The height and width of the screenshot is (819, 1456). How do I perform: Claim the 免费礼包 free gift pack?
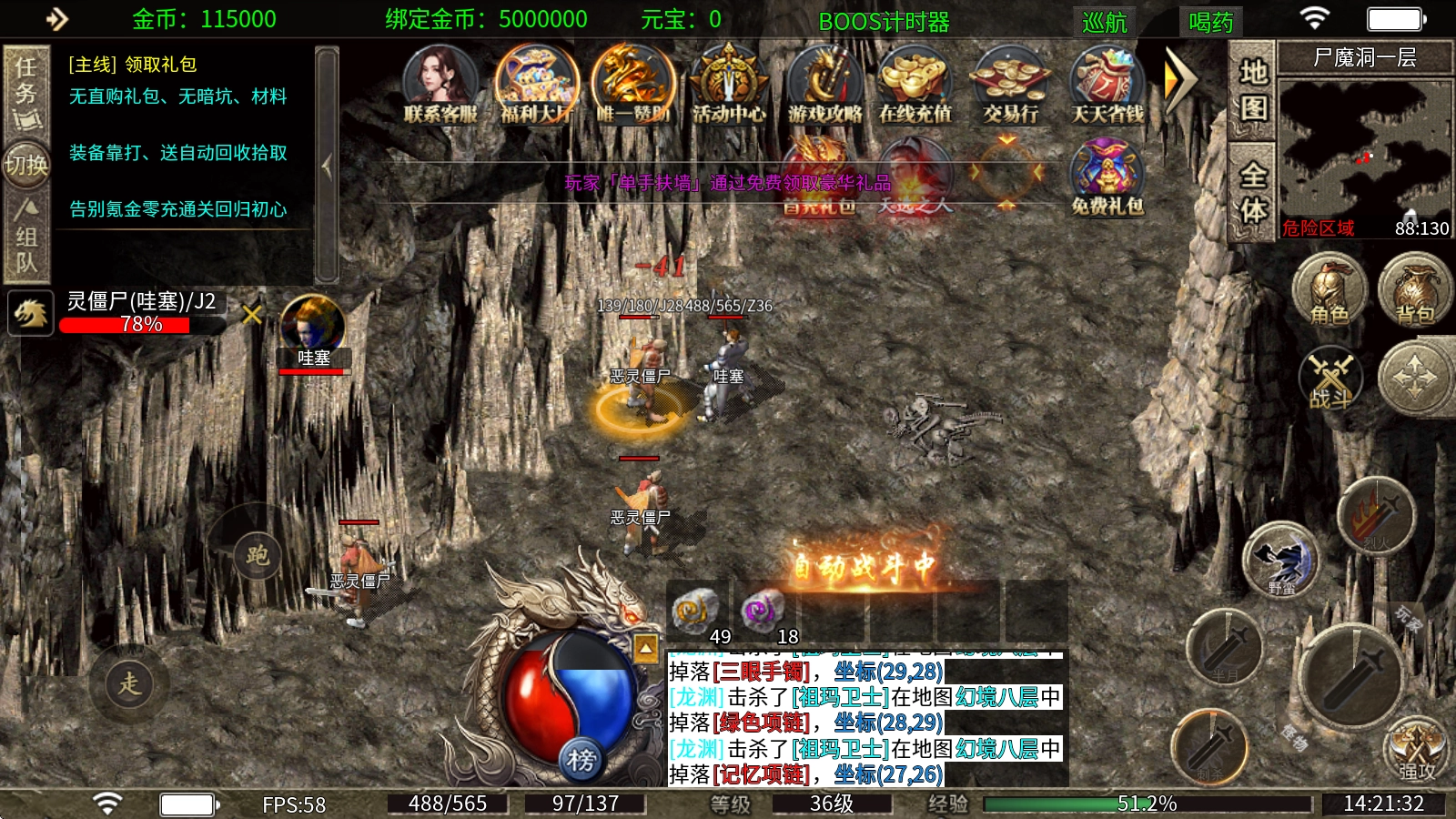tap(1107, 177)
